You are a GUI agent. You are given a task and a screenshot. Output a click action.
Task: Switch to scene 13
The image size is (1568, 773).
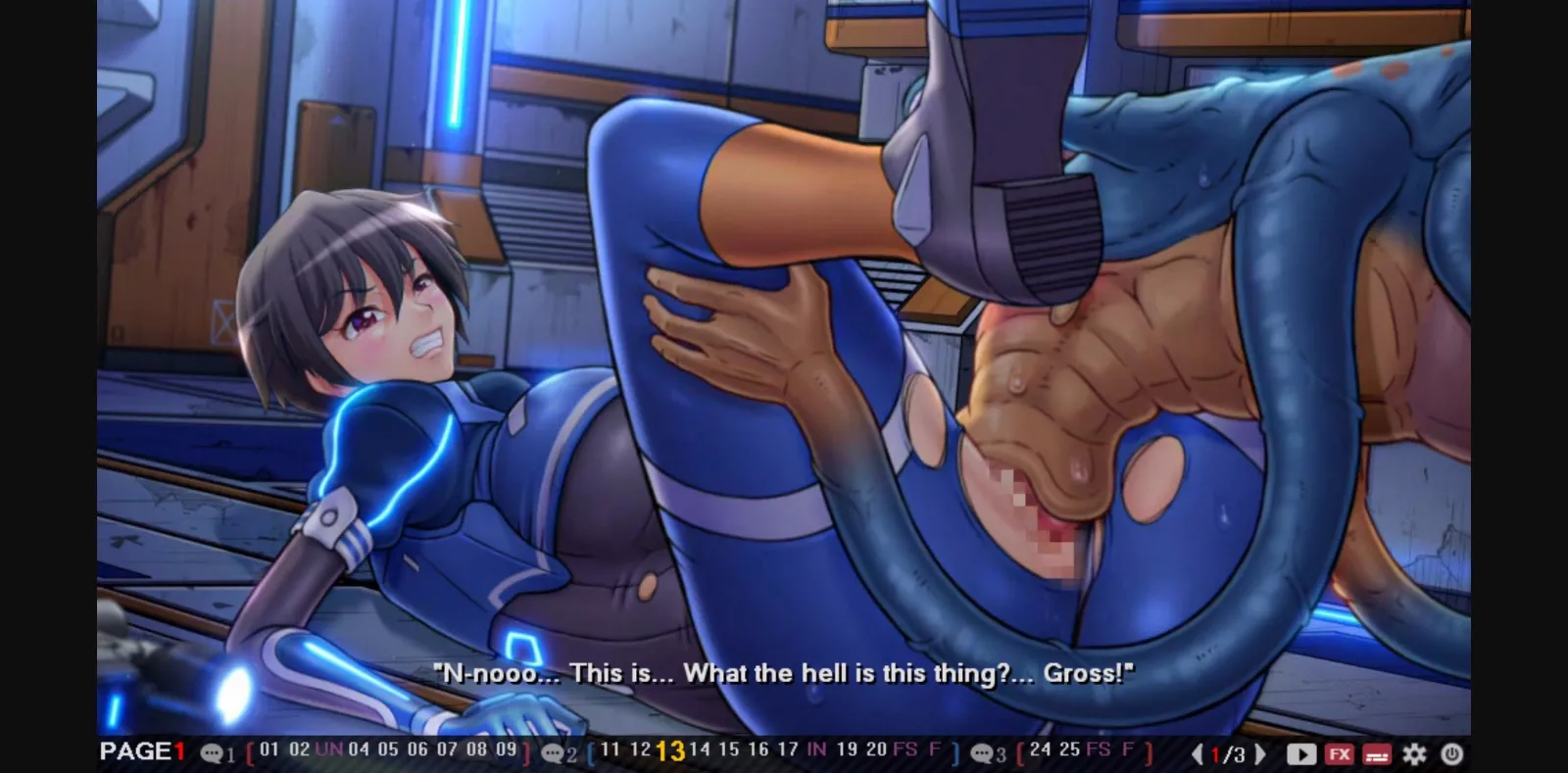click(x=671, y=753)
